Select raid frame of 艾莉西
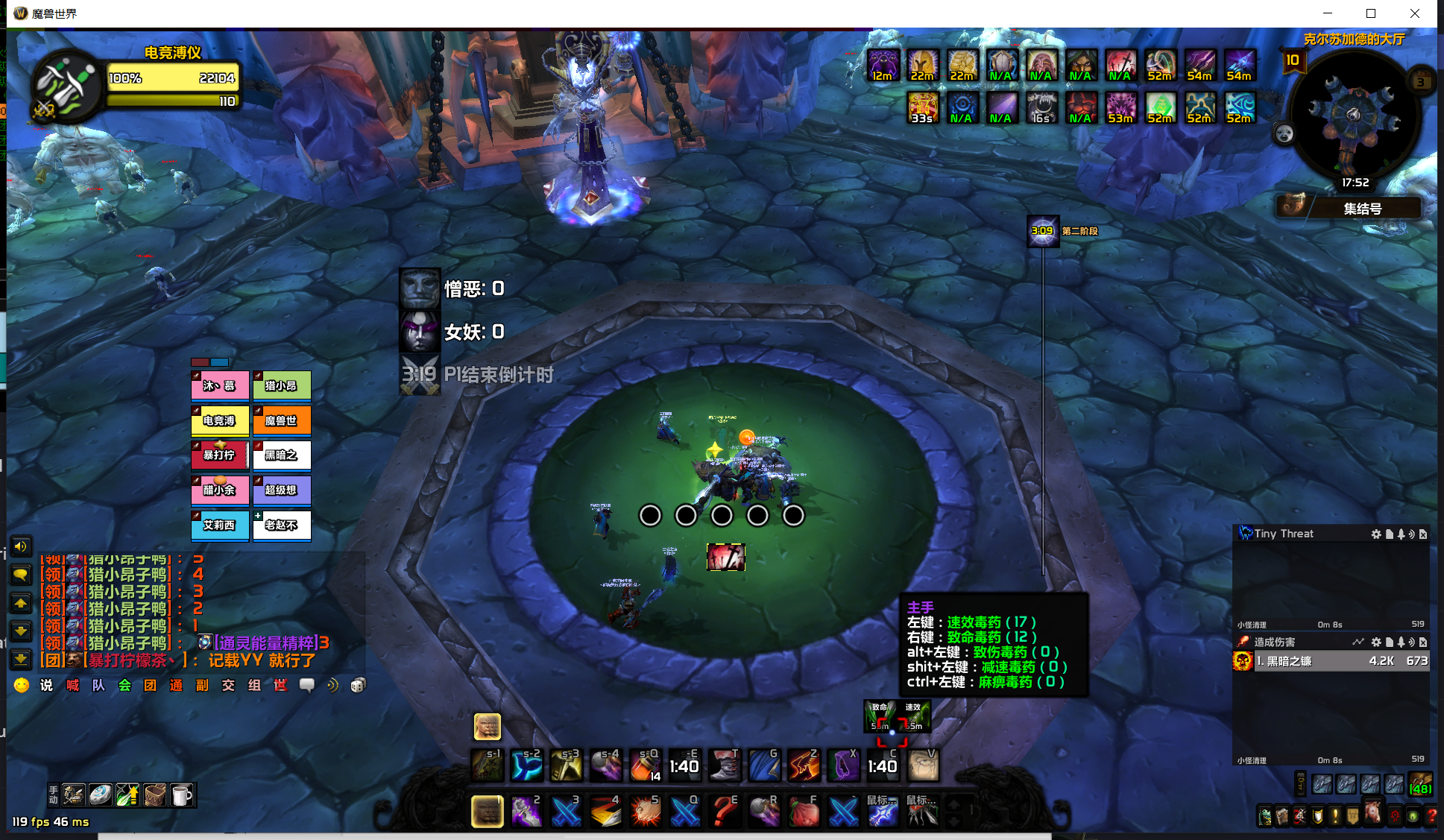This screenshot has width=1444, height=840. tap(219, 525)
